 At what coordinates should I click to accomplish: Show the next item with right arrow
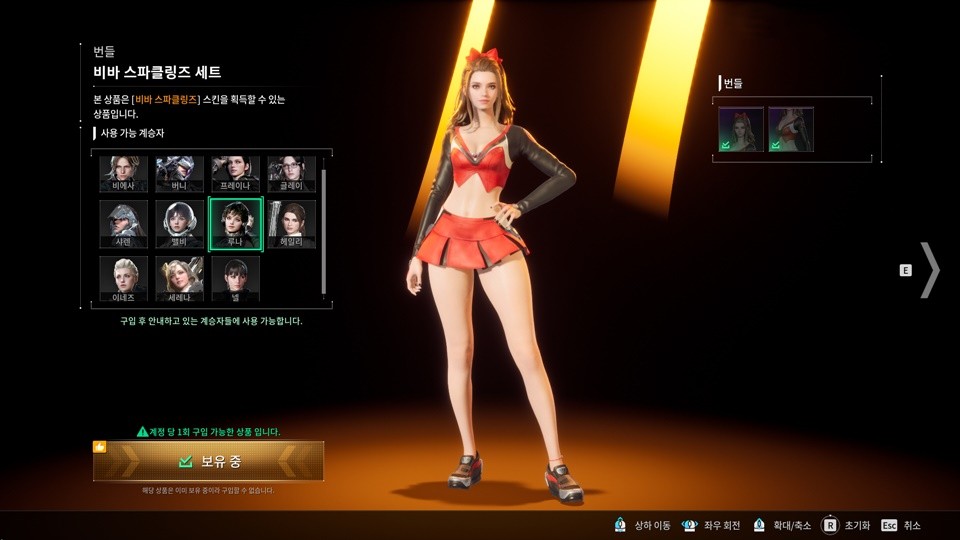930,270
